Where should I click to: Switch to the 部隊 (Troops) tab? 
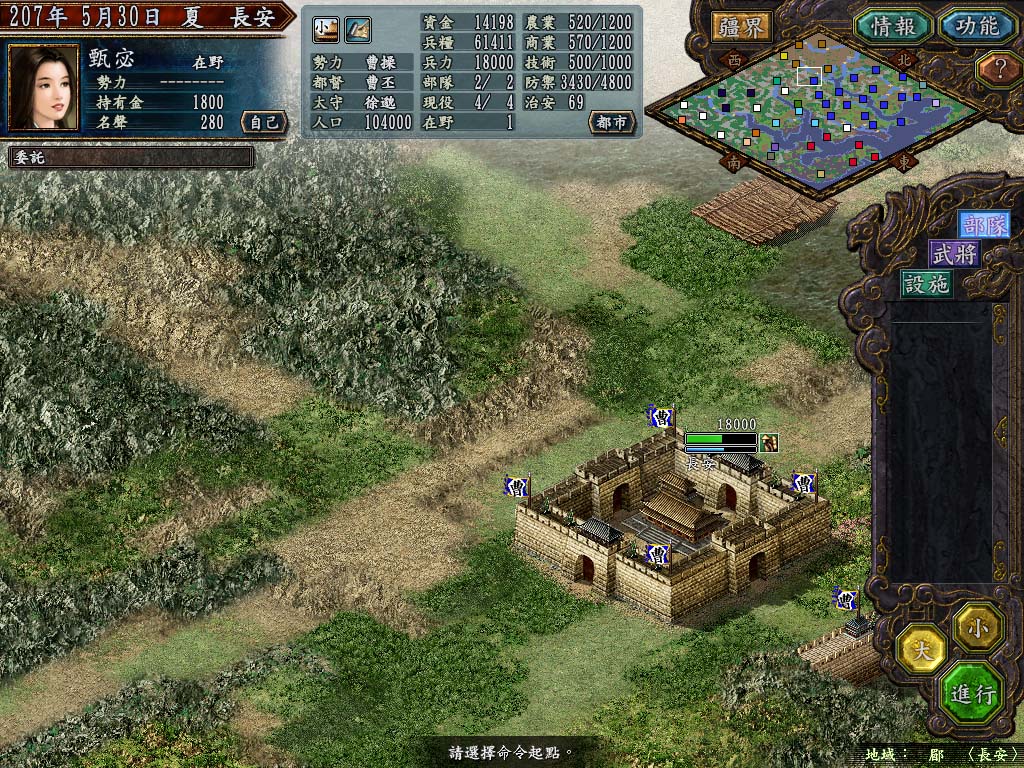tap(983, 226)
